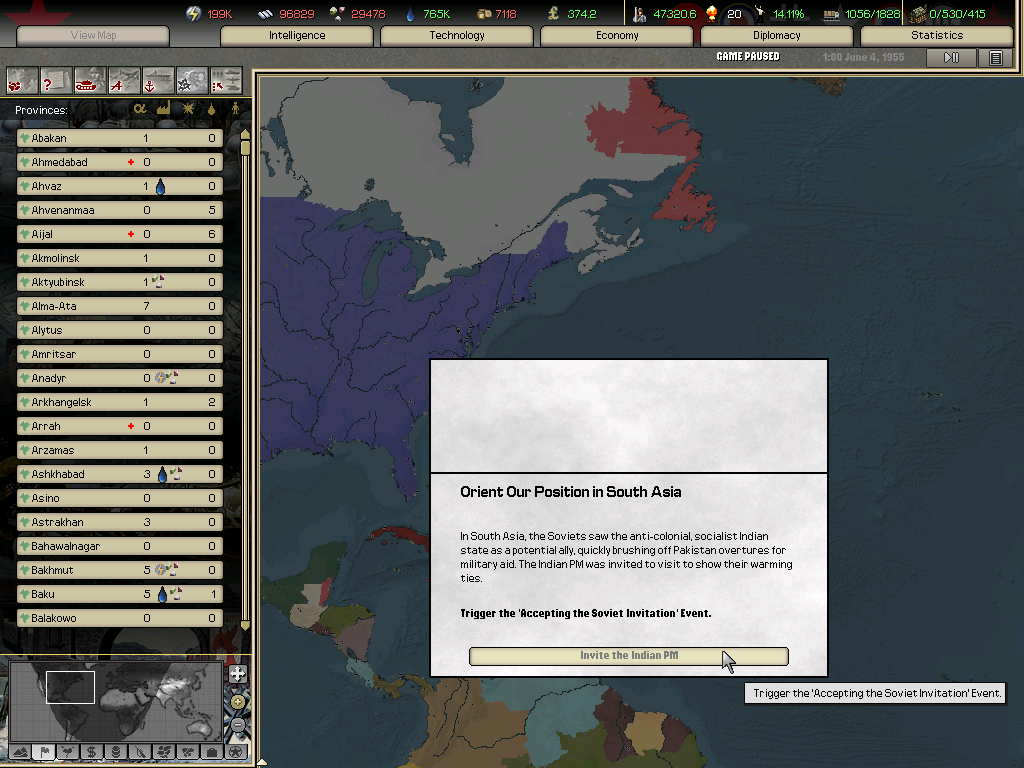Image resolution: width=1024 pixels, height=768 pixels.
Task: Open the Economy screen
Action: coord(617,36)
